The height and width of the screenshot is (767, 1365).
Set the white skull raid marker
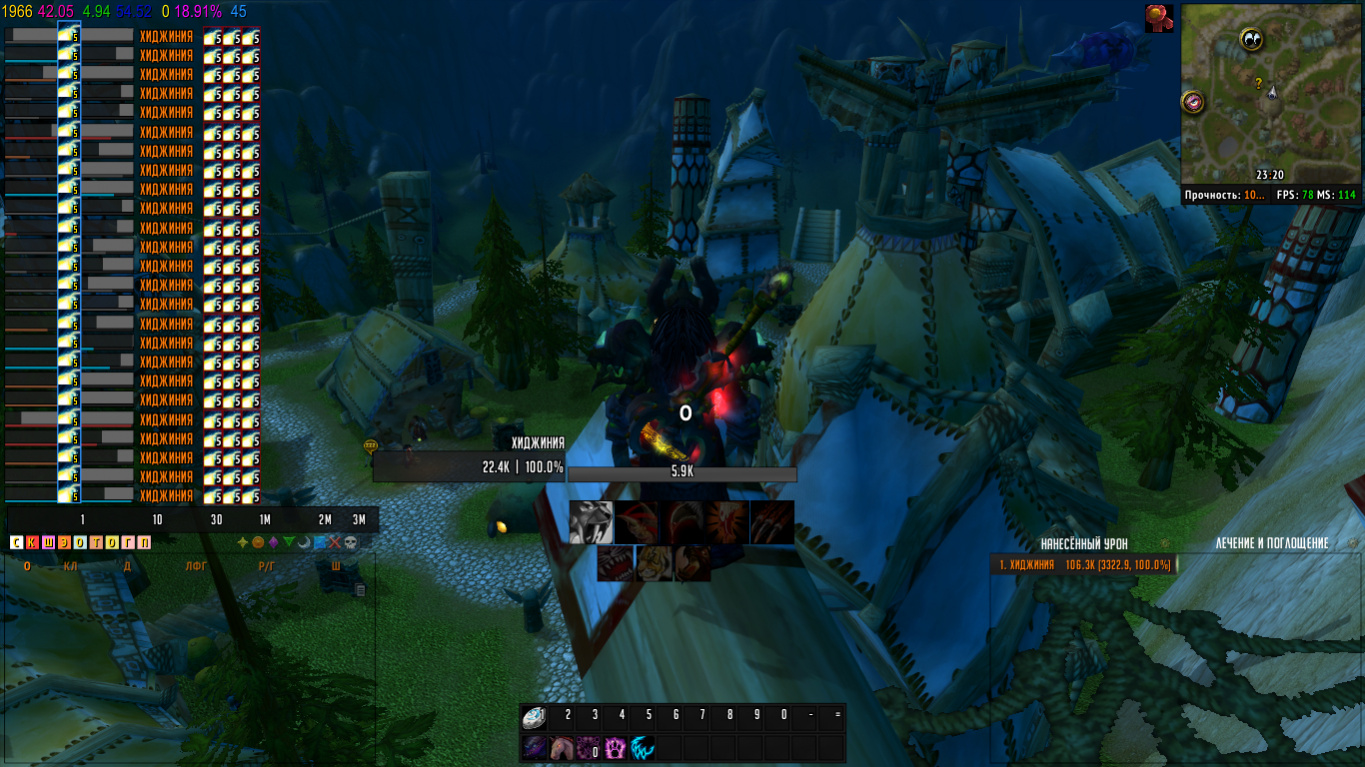(350, 542)
